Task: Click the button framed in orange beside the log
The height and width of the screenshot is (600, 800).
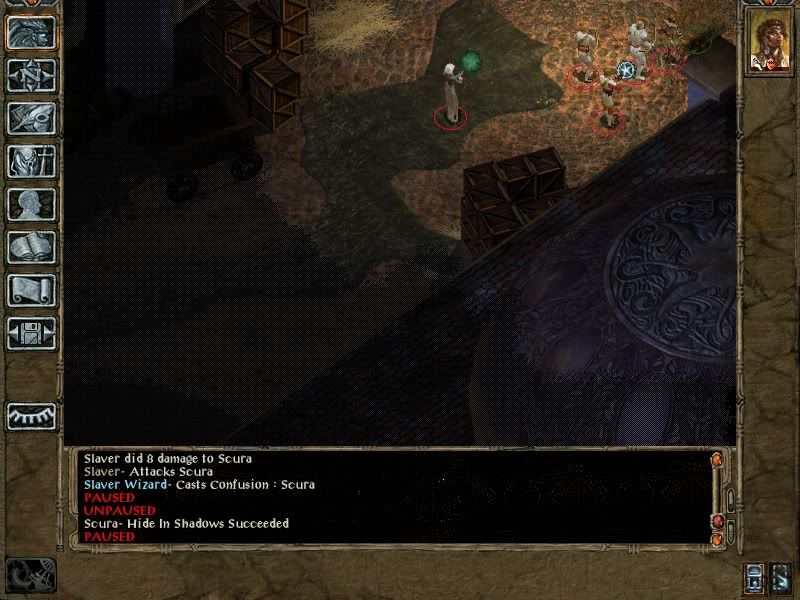Action: tap(754, 578)
